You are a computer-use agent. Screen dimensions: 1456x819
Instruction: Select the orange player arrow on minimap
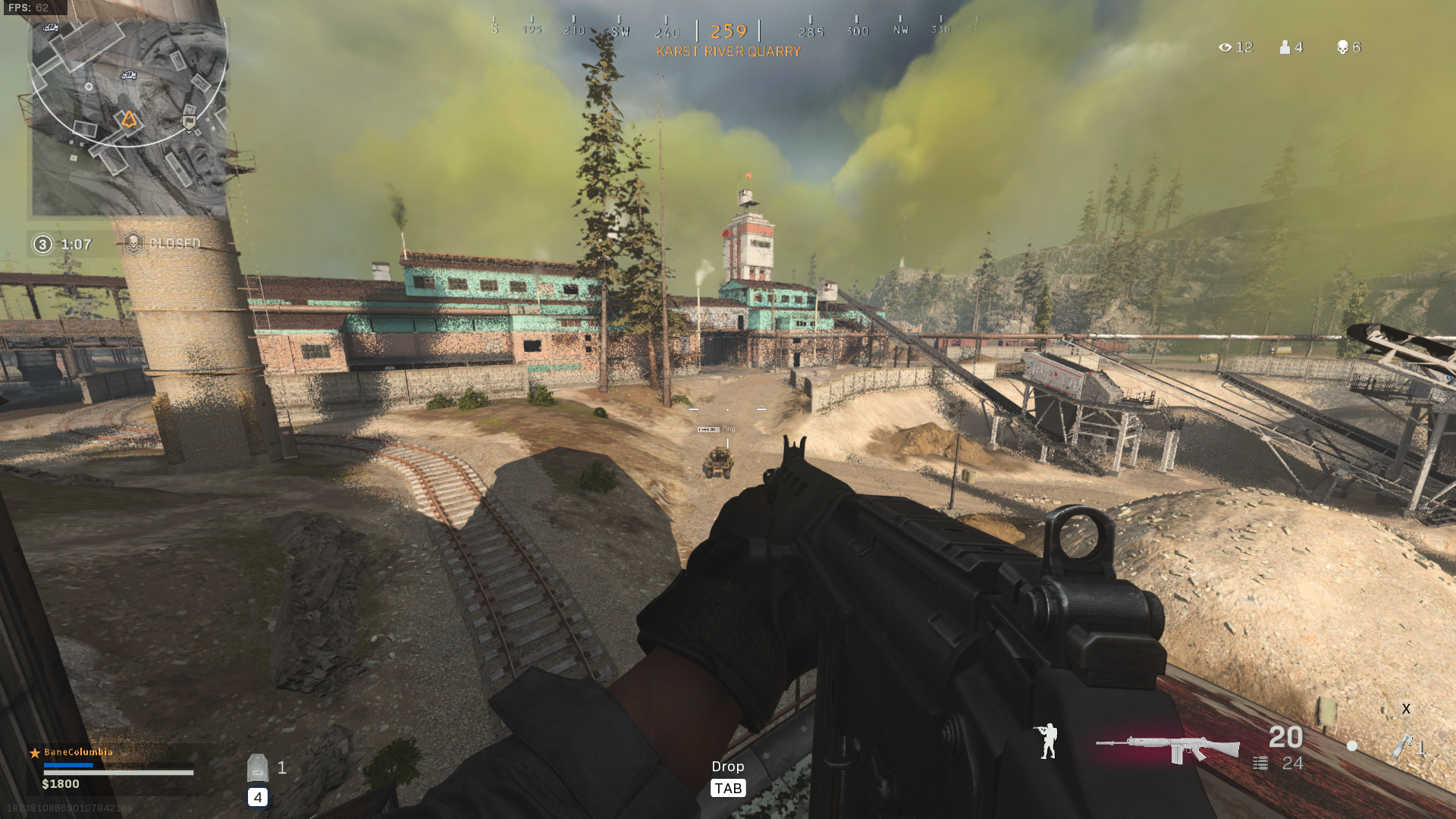click(129, 119)
